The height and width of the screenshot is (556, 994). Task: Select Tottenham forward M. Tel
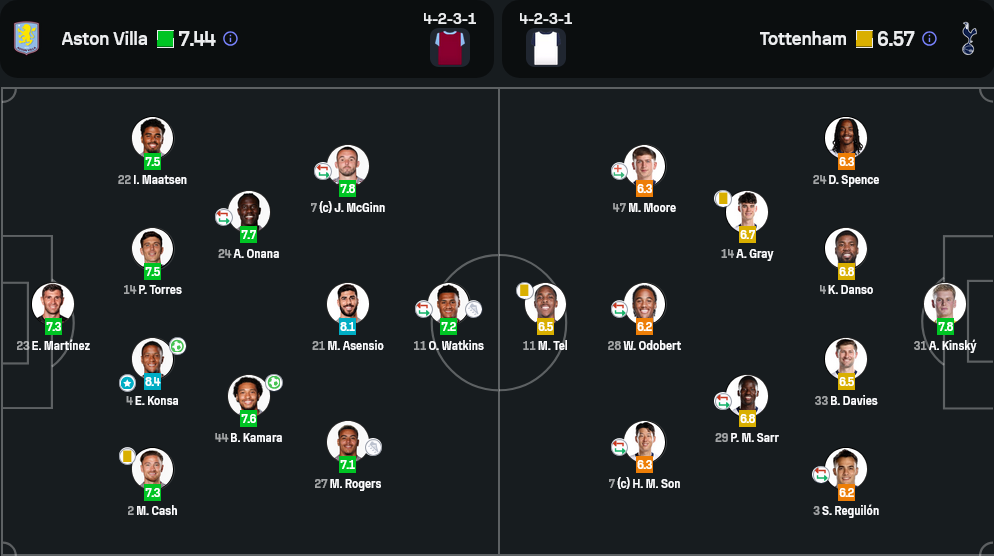pos(545,304)
